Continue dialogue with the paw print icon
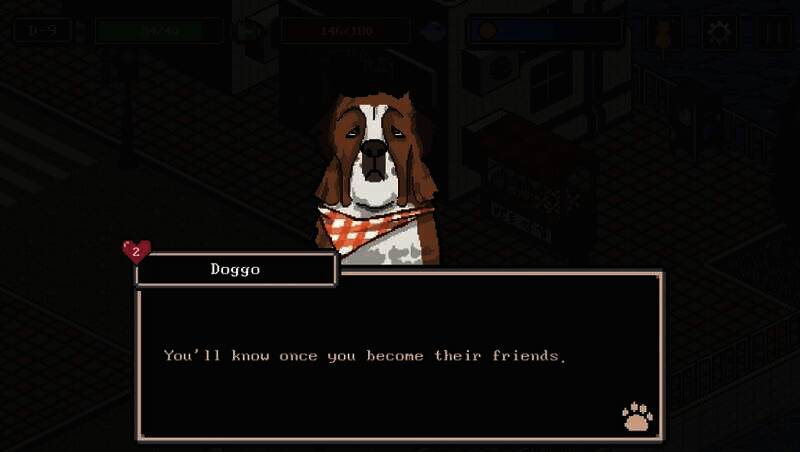 [x=636, y=416]
